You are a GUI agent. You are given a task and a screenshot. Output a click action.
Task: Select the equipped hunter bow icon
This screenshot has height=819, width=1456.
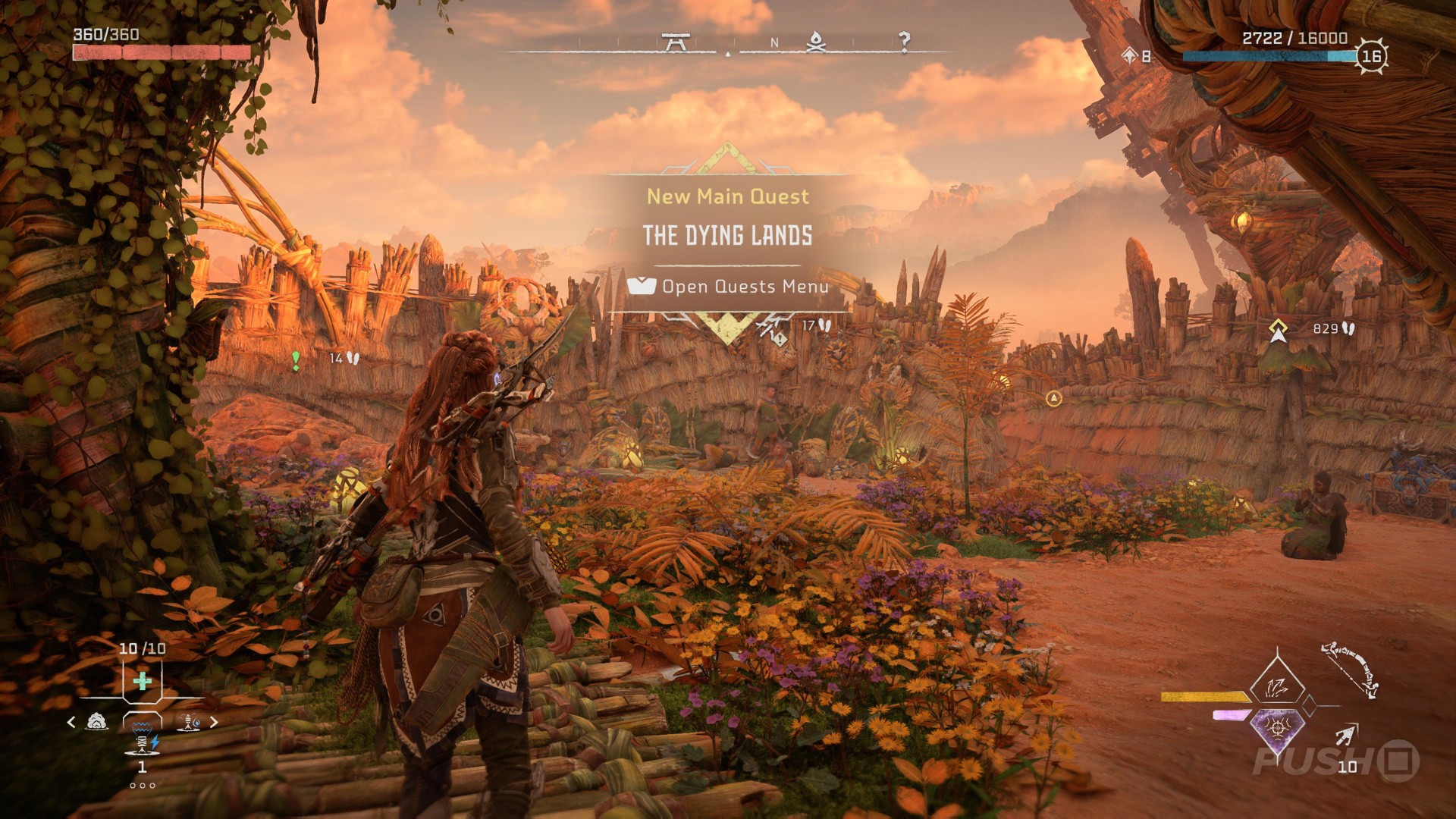1350,670
